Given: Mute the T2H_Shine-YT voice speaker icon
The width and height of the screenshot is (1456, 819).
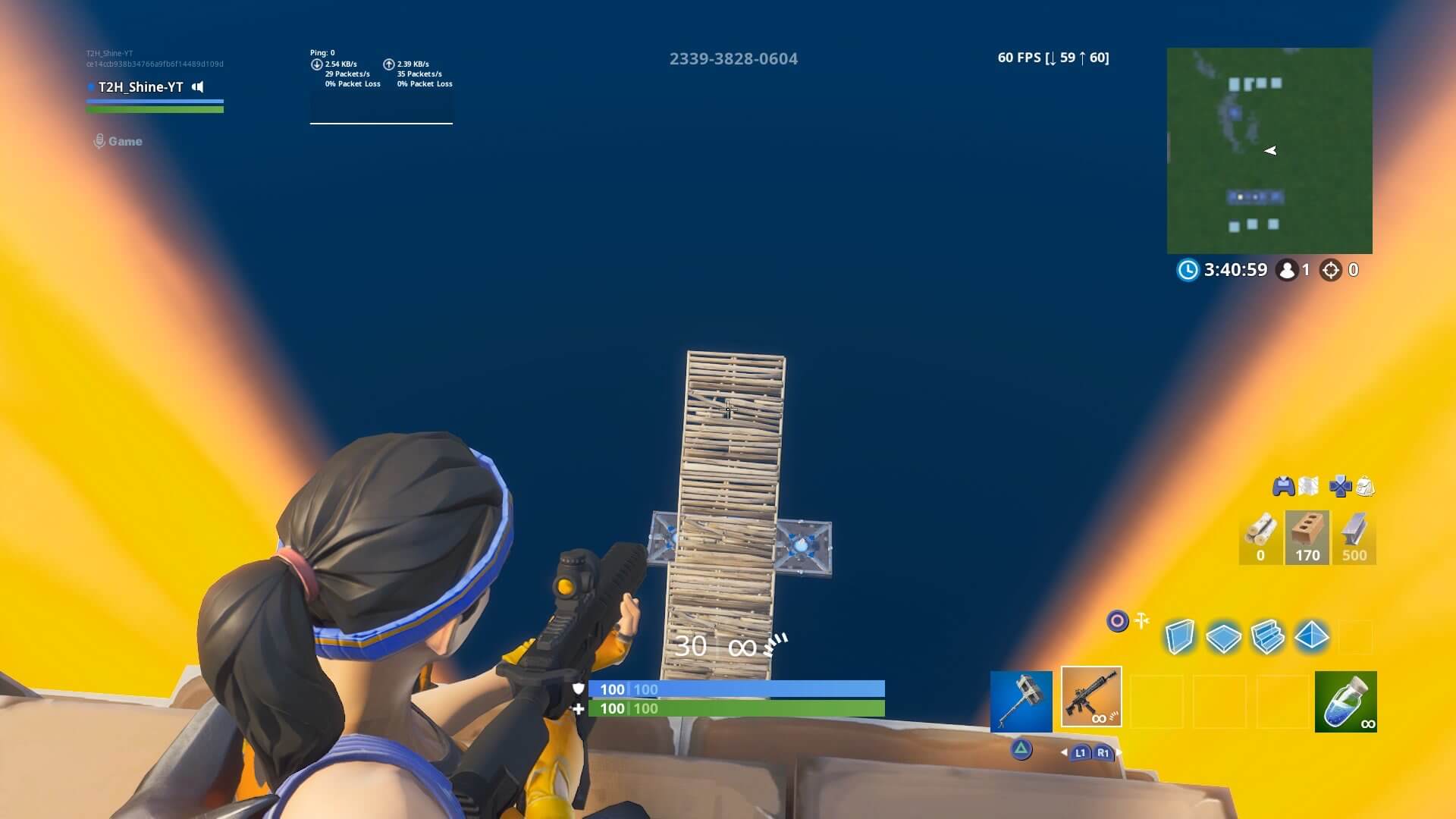Looking at the screenshot, I should tap(197, 87).
